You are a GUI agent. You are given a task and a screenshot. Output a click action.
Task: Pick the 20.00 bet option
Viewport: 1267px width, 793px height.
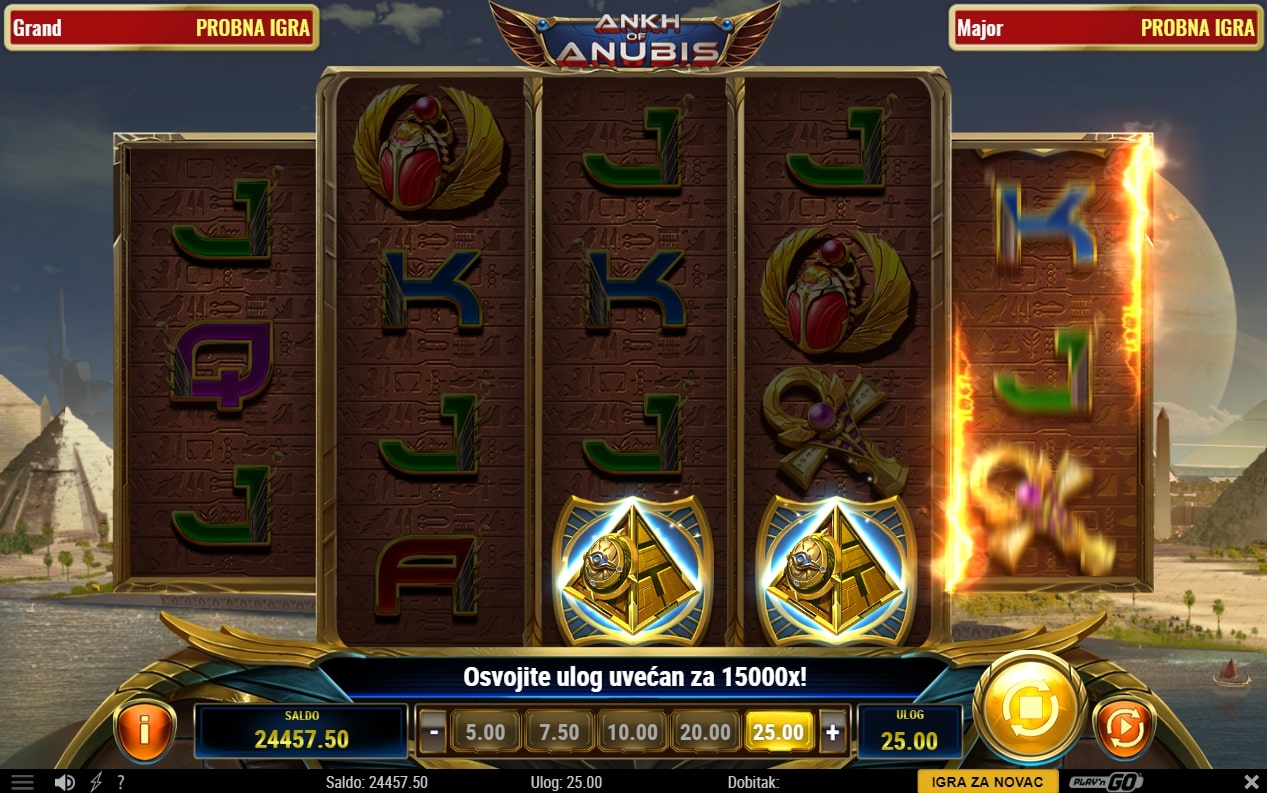pyautogui.click(x=705, y=732)
